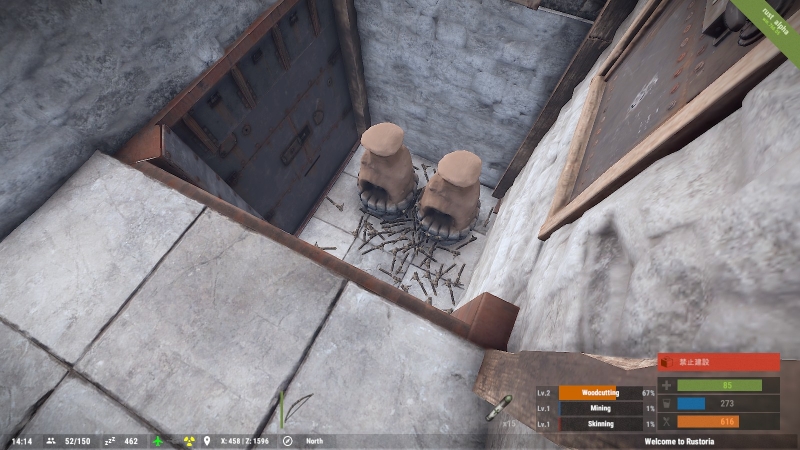Select the map pin coordinates icon
The width and height of the screenshot is (800, 450).
click(x=207, y=441)
